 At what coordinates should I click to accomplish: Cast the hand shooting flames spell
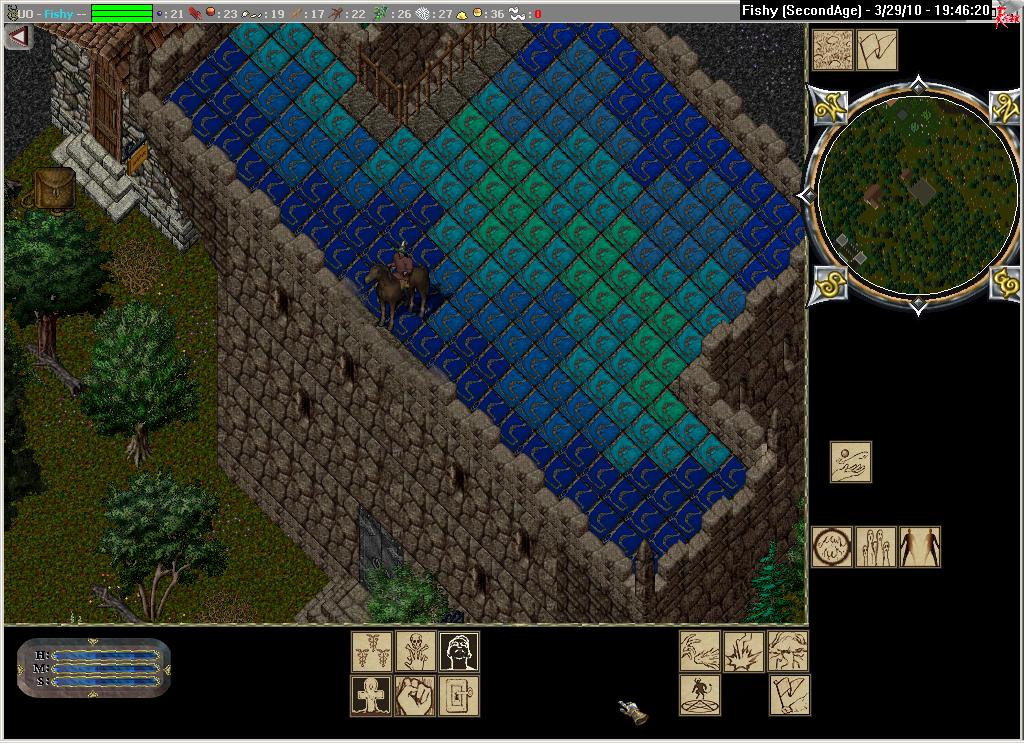(700, 651)
